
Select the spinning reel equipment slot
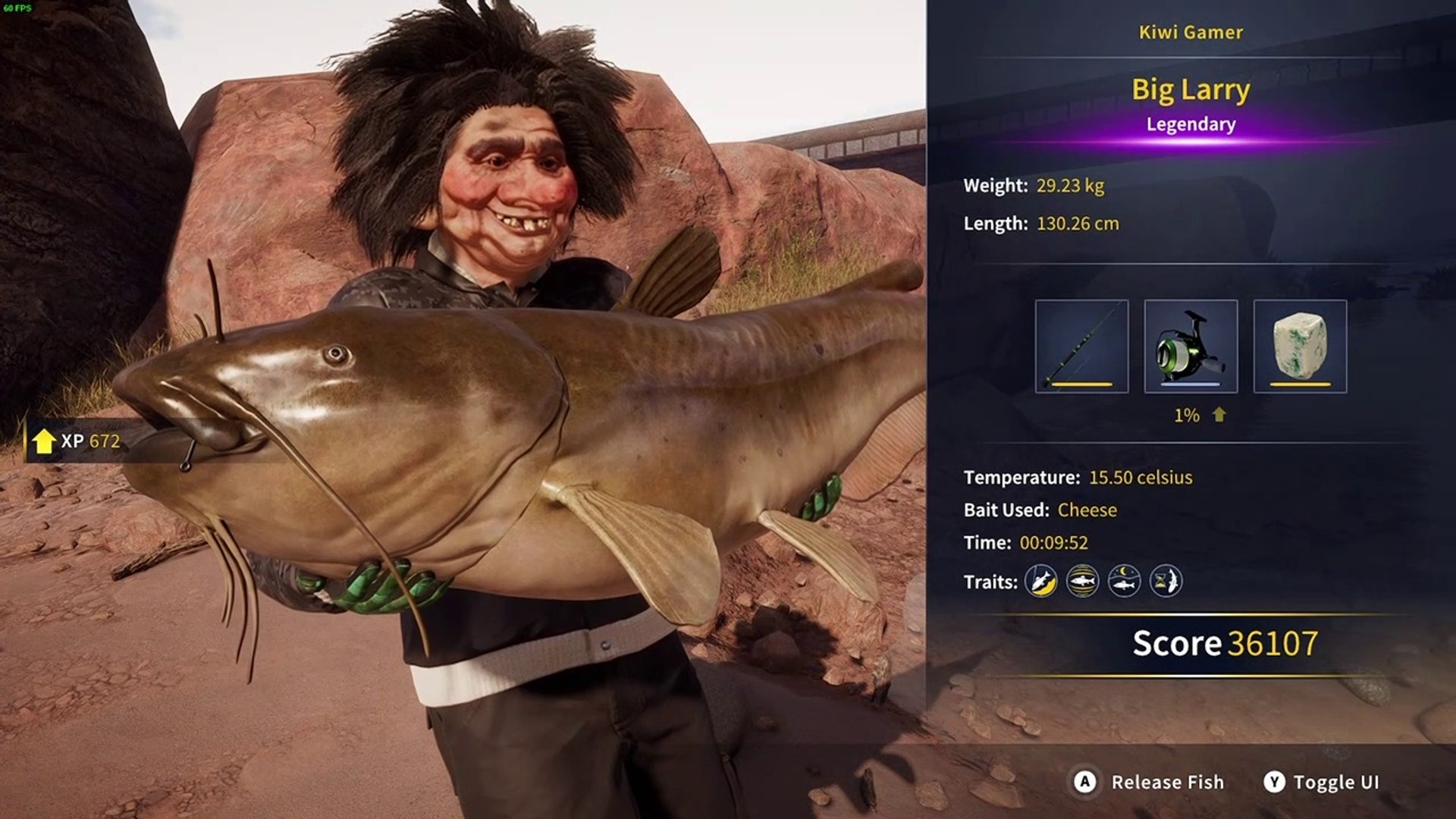(1191, 346)
